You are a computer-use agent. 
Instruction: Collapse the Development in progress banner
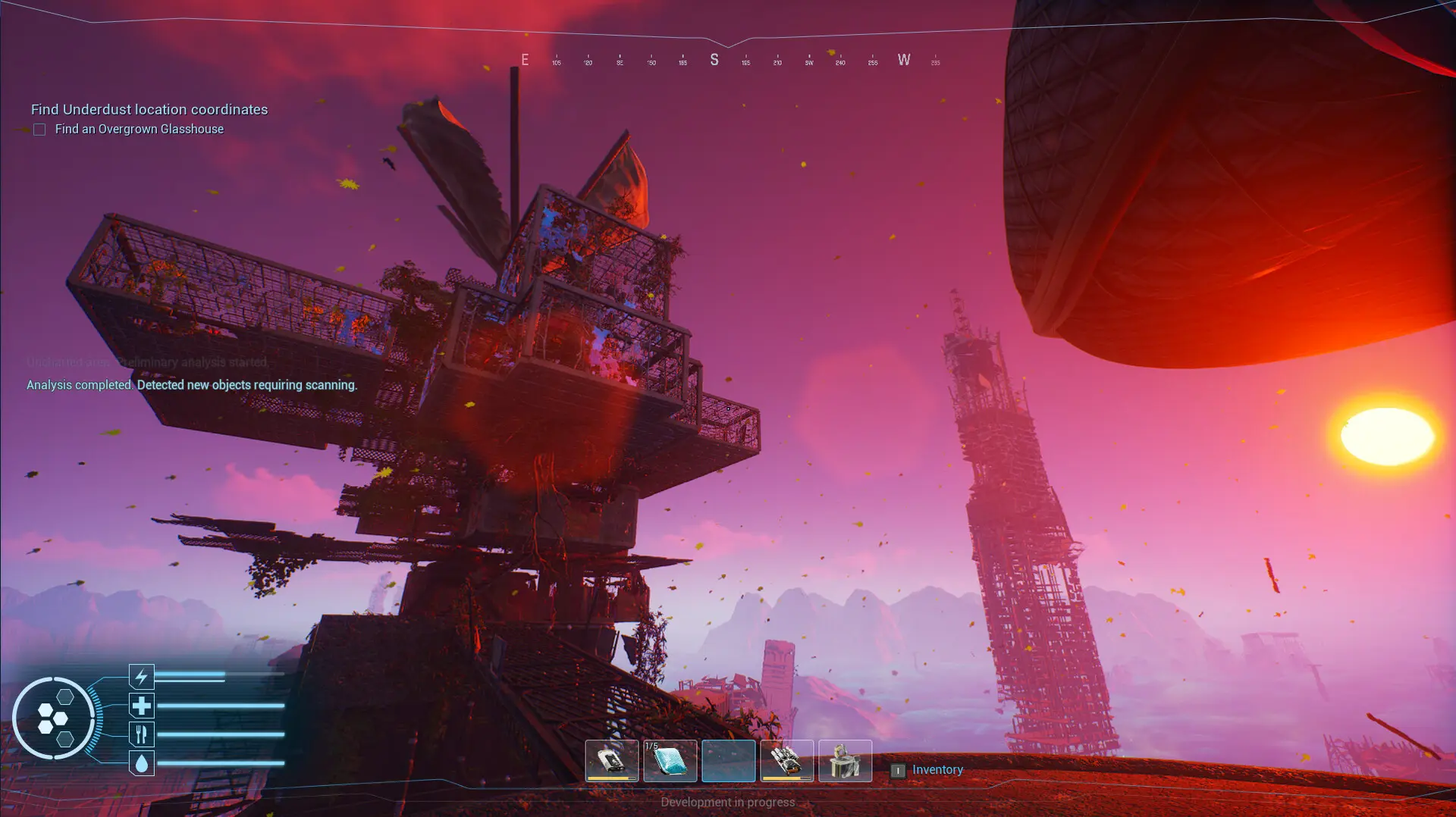coord(727,801)
